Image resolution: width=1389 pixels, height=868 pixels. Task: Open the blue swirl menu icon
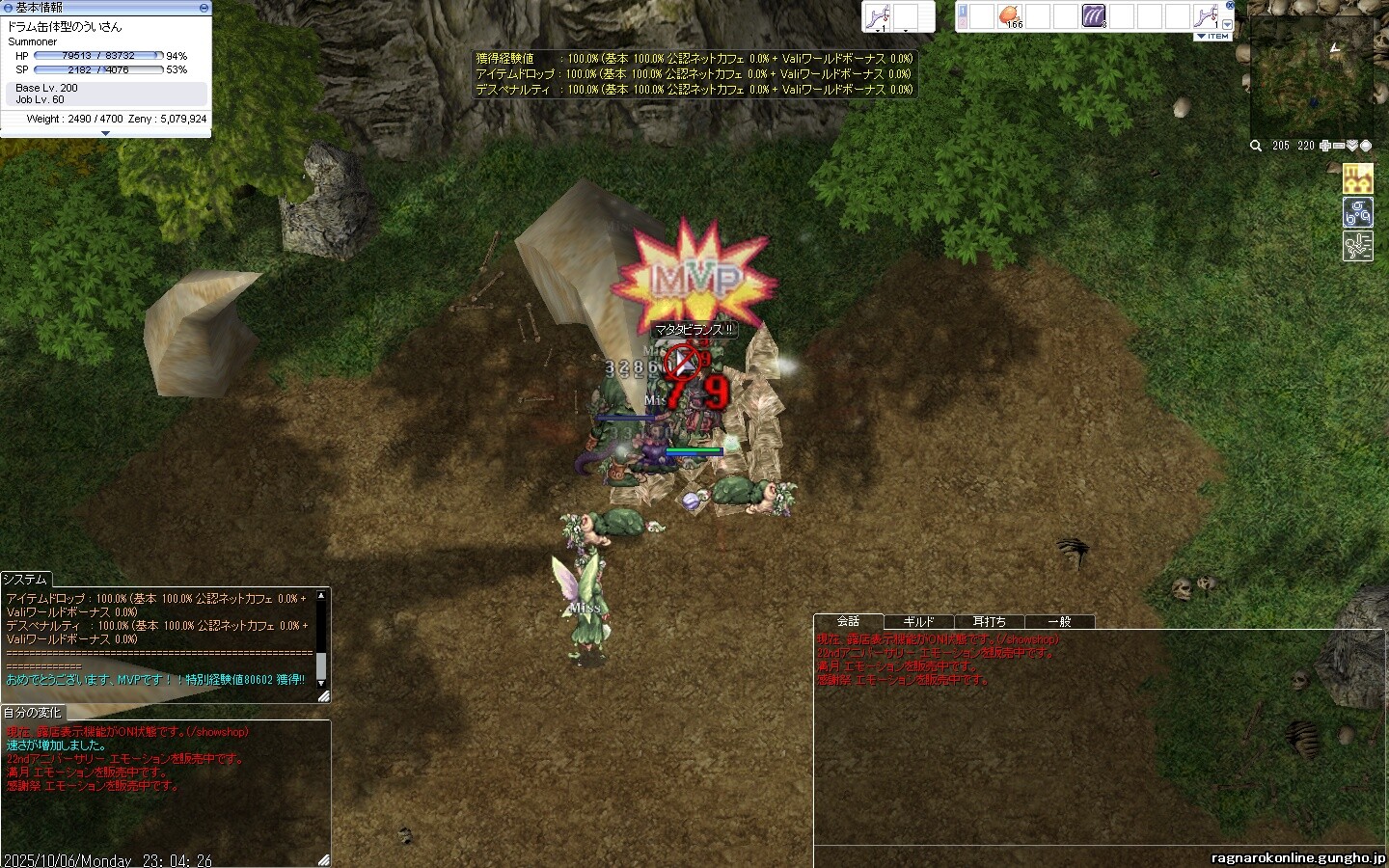pos(1357,212)
